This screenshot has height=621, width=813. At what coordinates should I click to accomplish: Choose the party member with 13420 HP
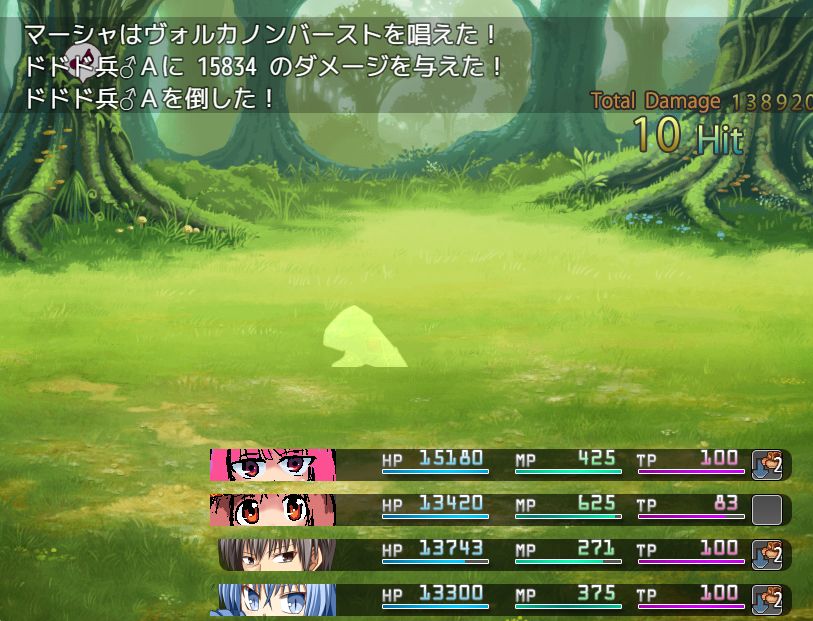pyautogui.click(x=273, y=510)
